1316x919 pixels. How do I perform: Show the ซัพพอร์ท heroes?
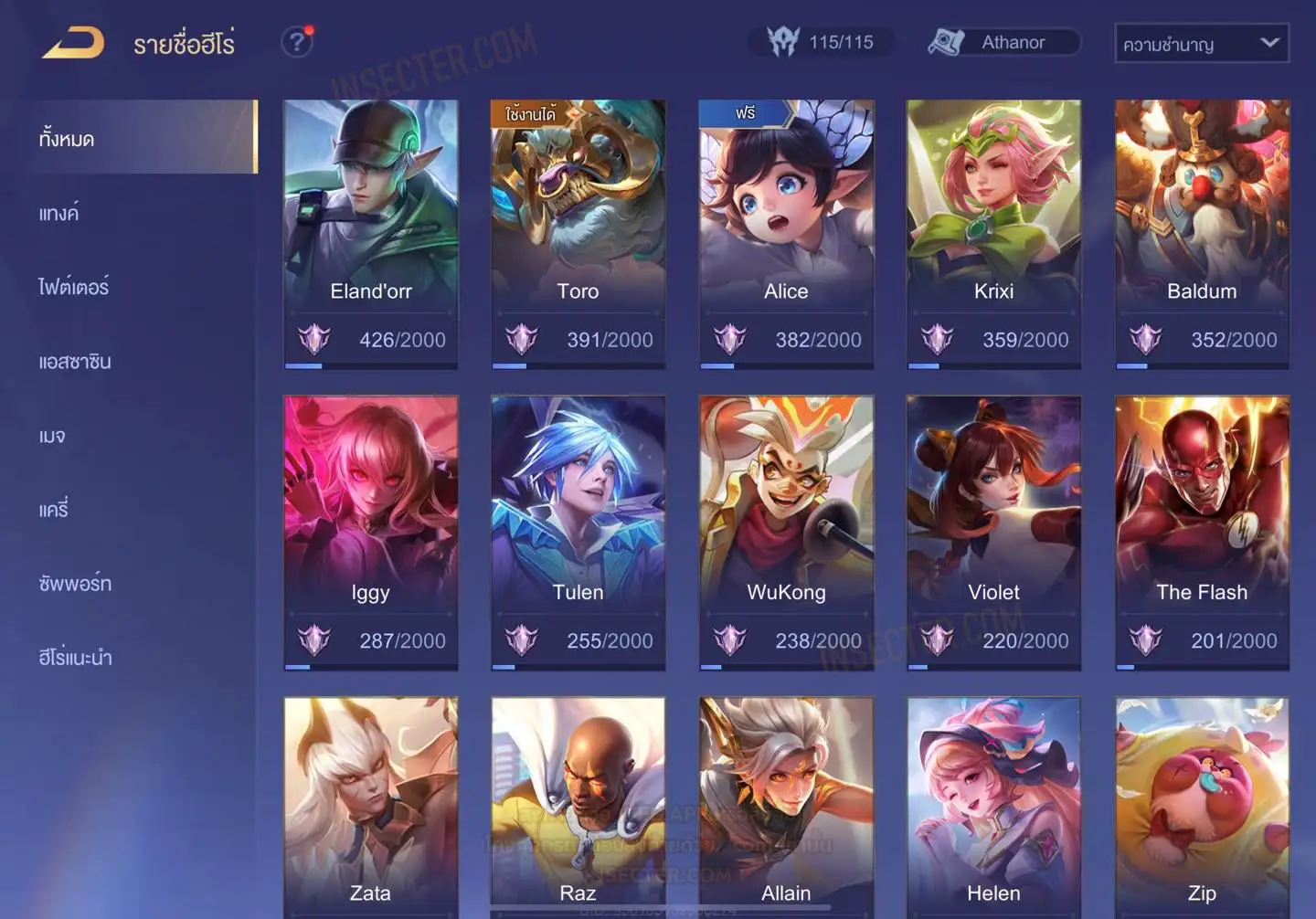tap(75, 583)
